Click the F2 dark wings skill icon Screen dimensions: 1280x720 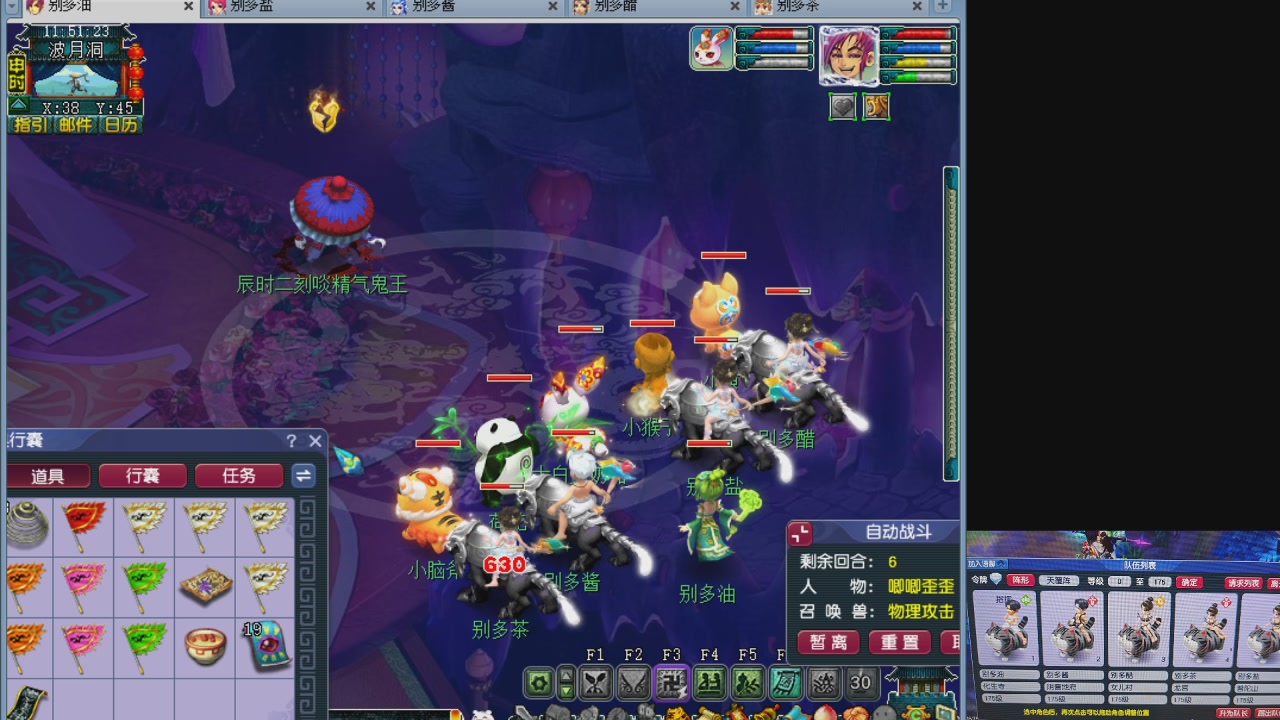tap(634, 682)
